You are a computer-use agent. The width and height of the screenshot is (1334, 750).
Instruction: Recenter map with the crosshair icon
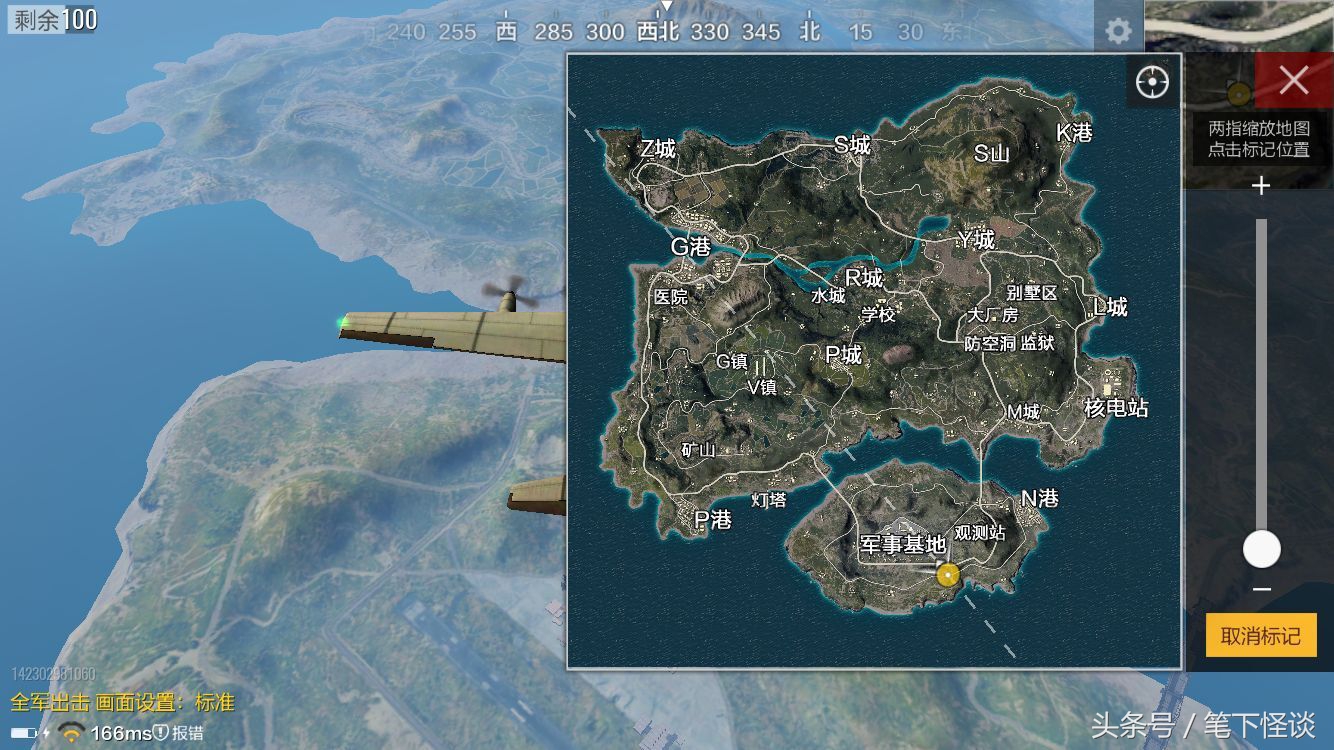click(1152, 81)
